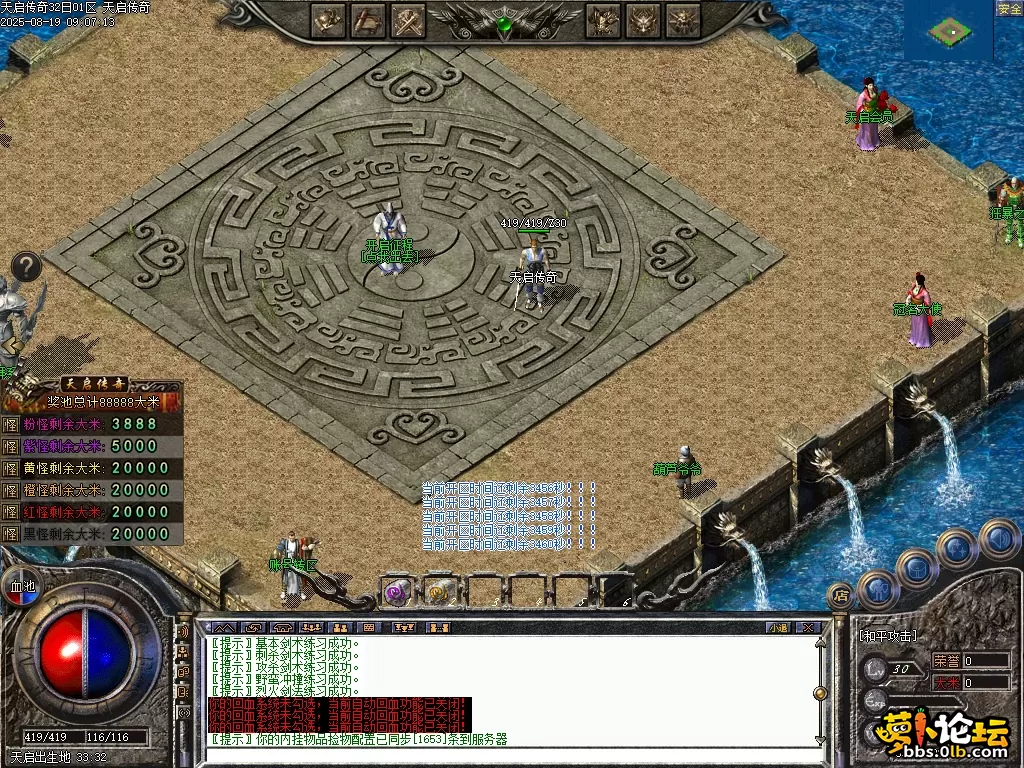Close the game with the X button
This screenshot has width=1024, height=768.
click(x=808, y=627)
